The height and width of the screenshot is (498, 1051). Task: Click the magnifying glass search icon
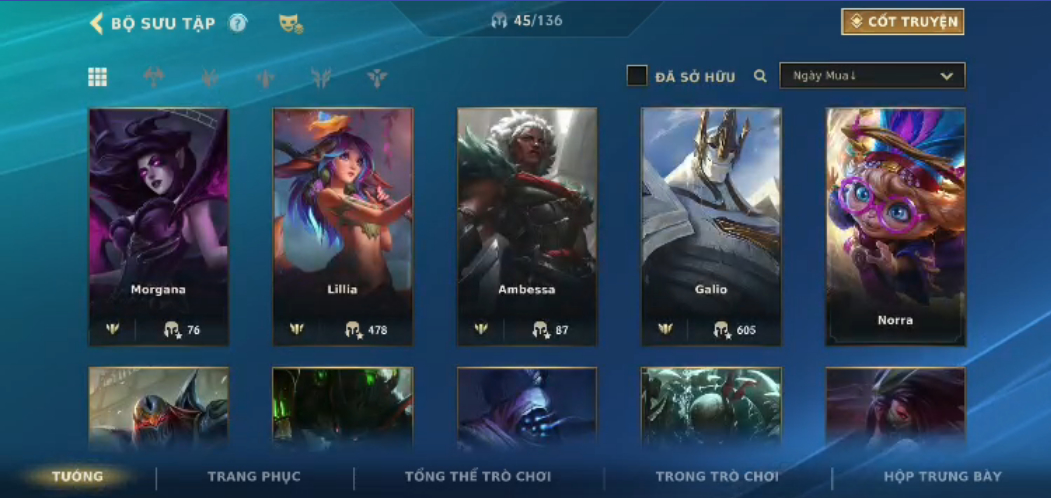(761, 76)
